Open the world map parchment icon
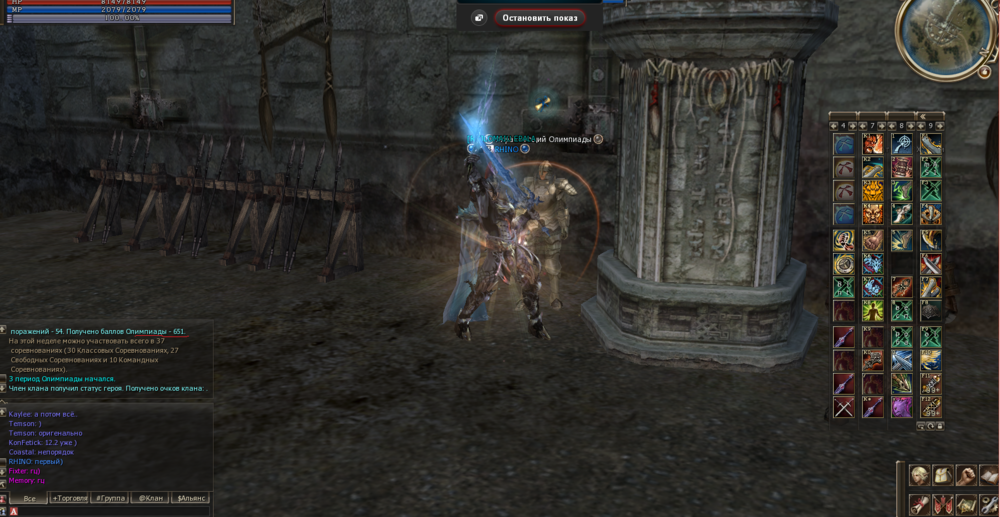Image resolution: width=1000 pixels, height=517 pixels. click(x=965, y=504)
